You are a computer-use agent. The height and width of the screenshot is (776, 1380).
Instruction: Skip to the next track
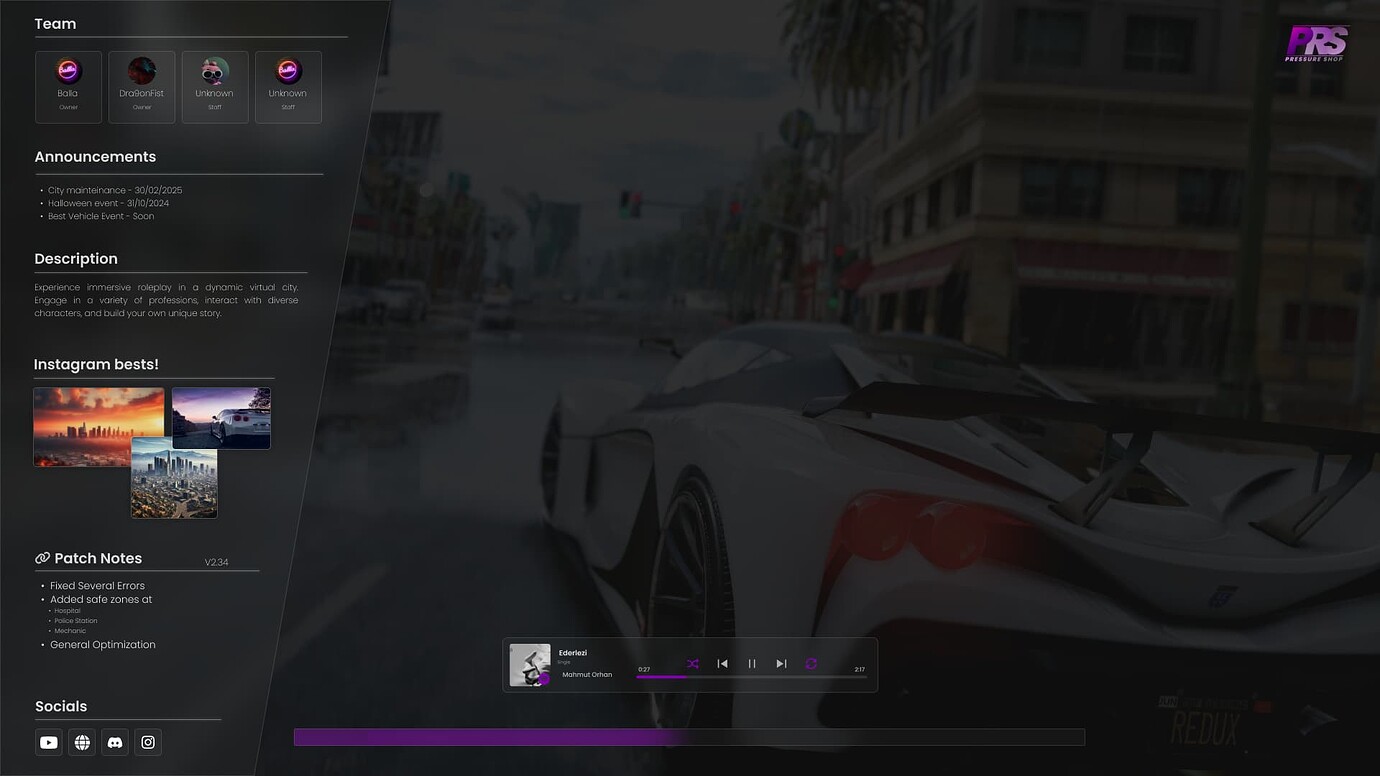coord(781,663)
